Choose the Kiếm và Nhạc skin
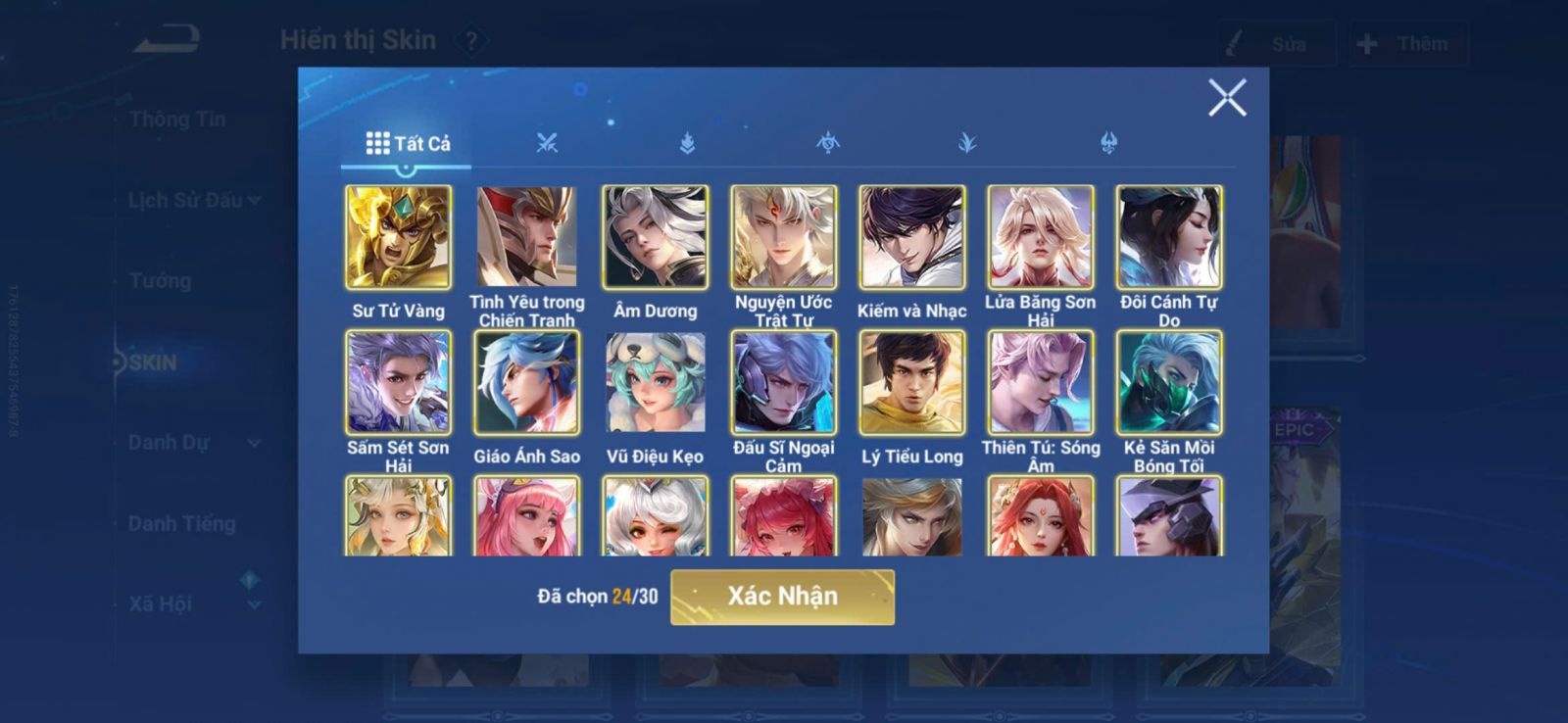Viewport: 1568px width, 723px height. (x=911, y=237)
